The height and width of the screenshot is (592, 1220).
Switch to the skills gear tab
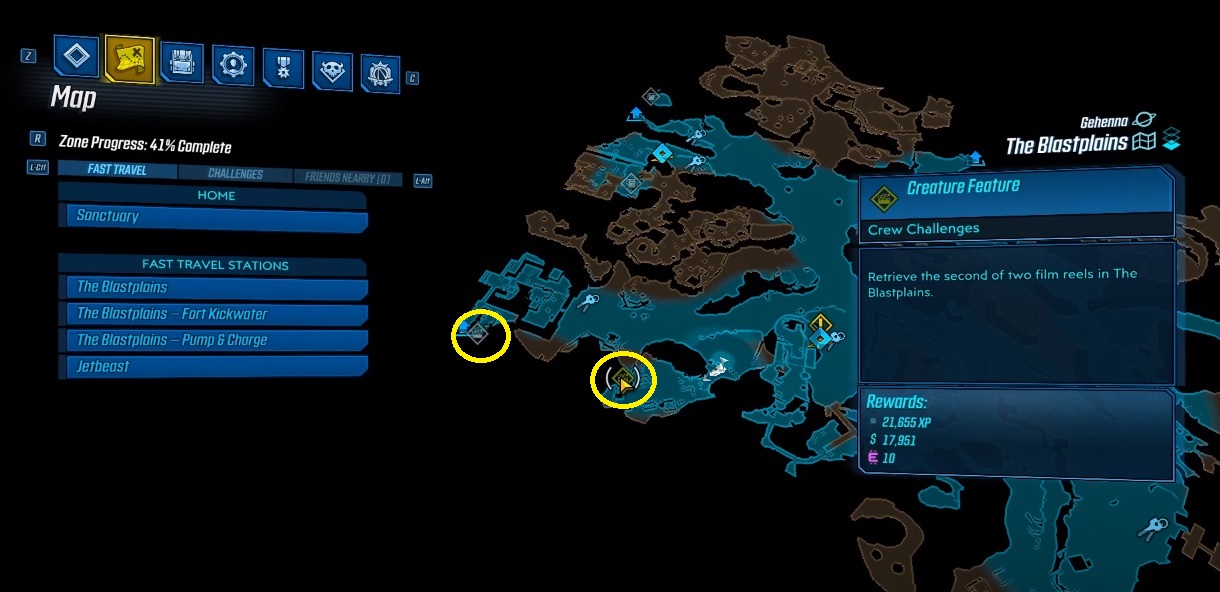[x=233, y=64]
